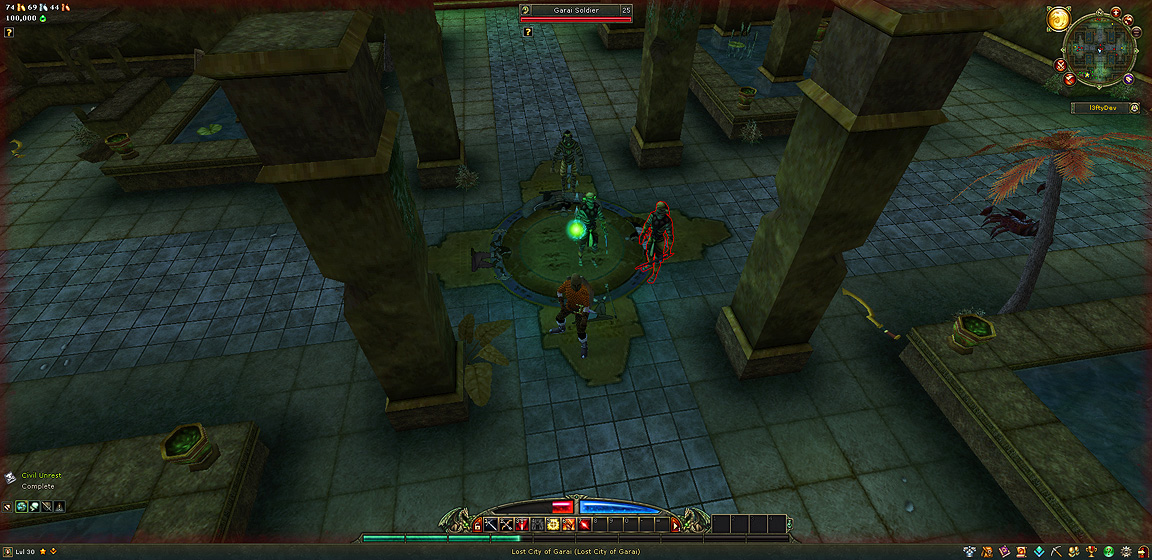Click the question mark below resource counters
Viewport: 1152px width, 560px height.
pos(9,32)
